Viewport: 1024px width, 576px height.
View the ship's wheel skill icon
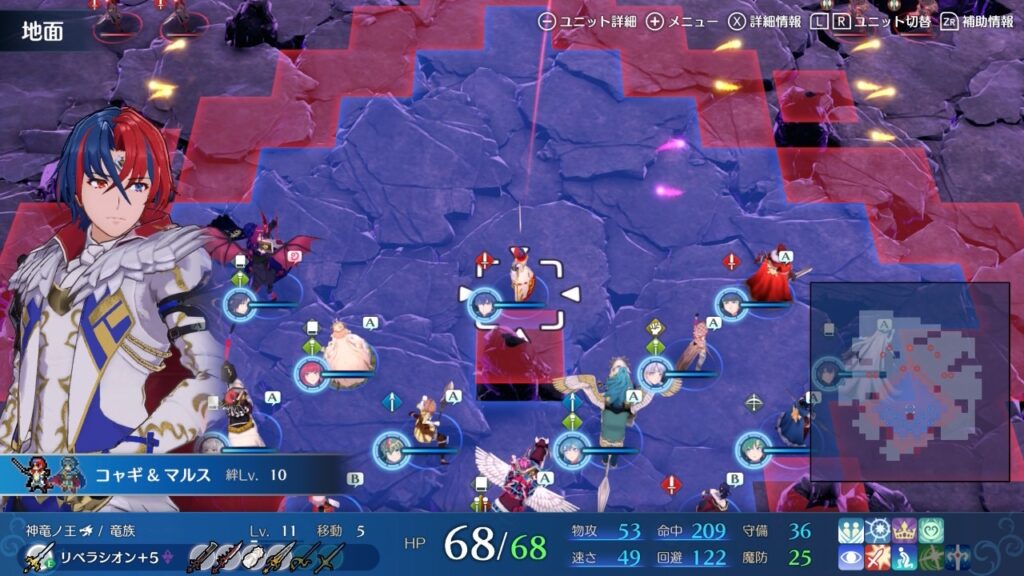click(x=878, y=531)
